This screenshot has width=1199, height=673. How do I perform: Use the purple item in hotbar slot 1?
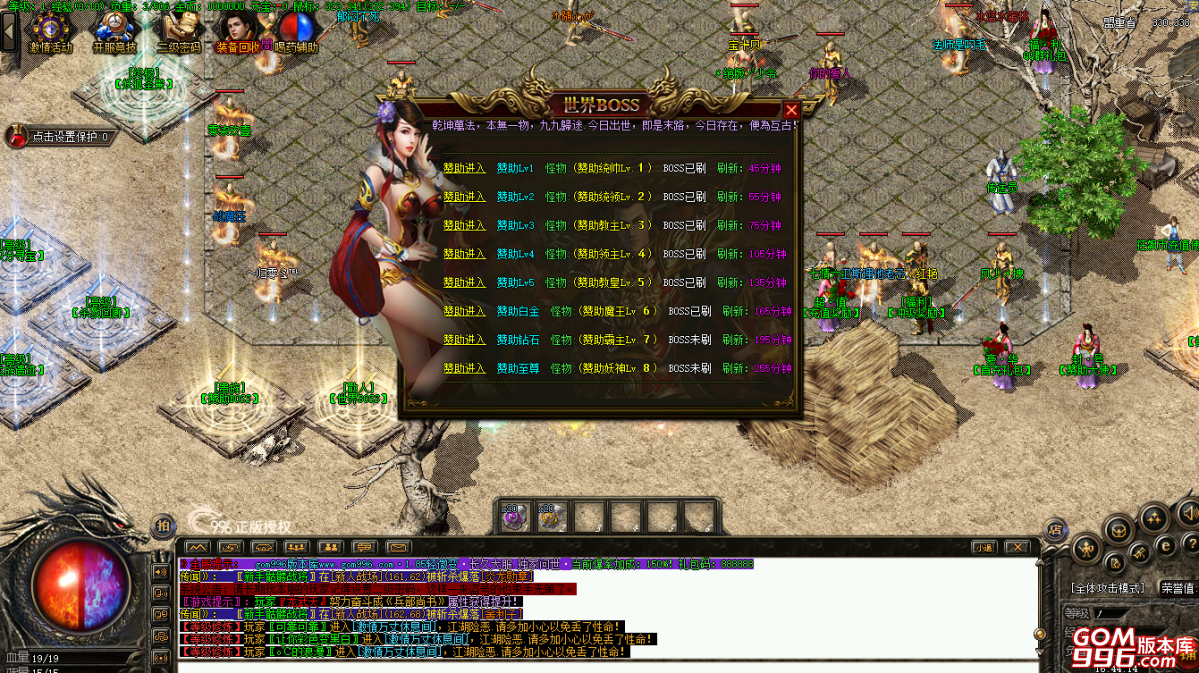pyautogui.click(x=514, y=517)
